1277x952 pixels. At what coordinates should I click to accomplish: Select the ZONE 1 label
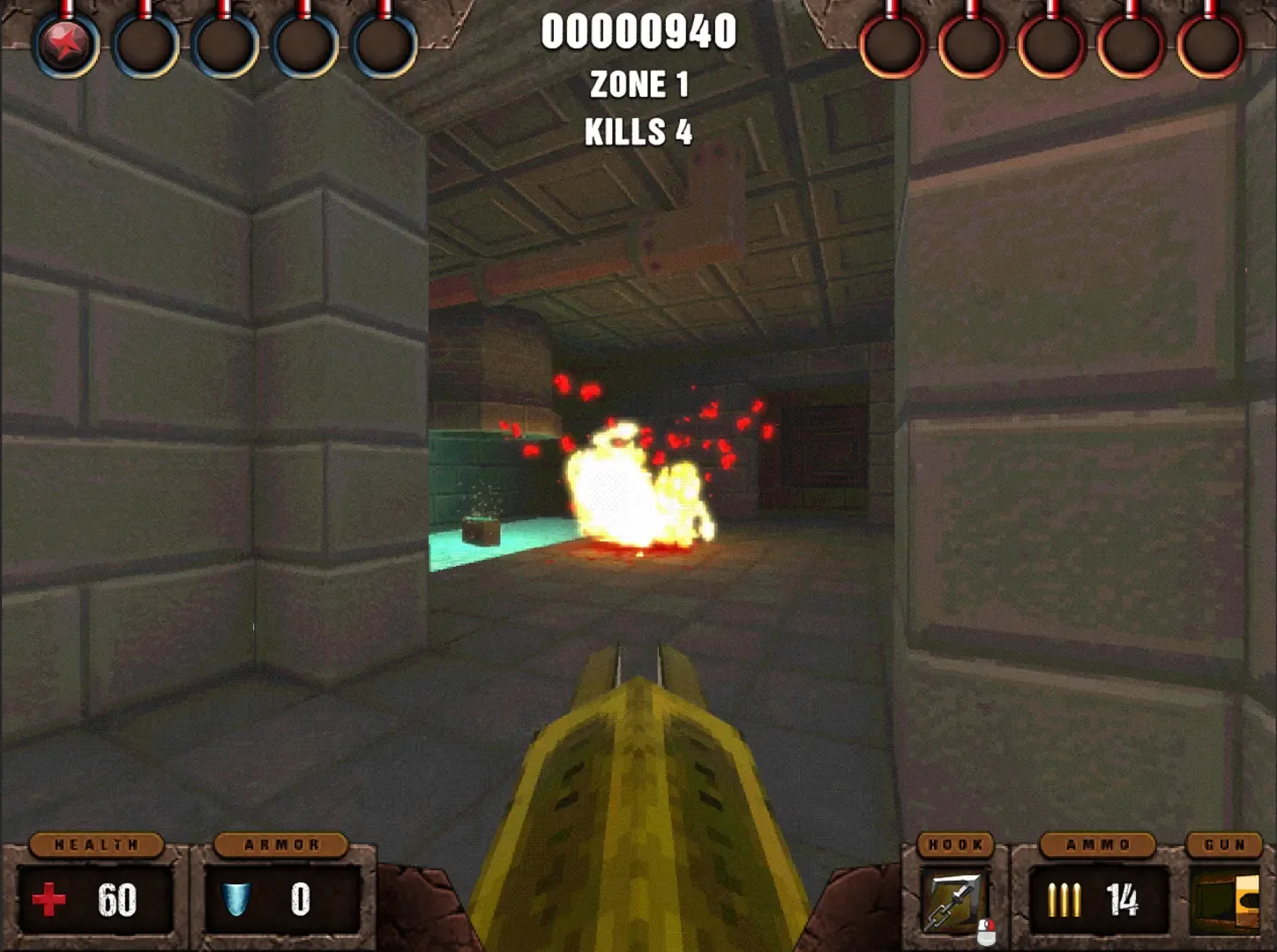[641, 85]
